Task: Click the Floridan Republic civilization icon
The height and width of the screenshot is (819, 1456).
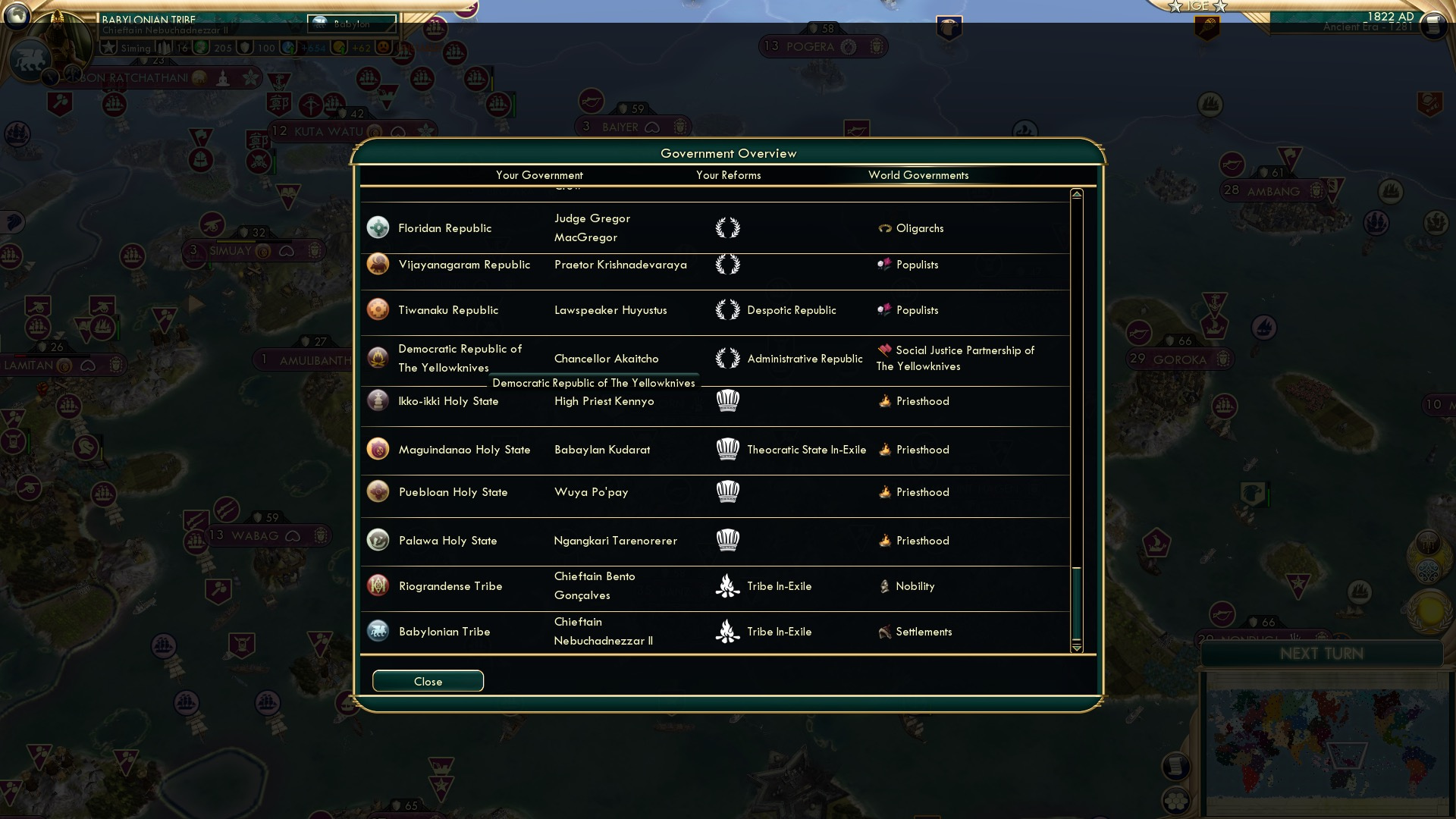Action: 378,227
